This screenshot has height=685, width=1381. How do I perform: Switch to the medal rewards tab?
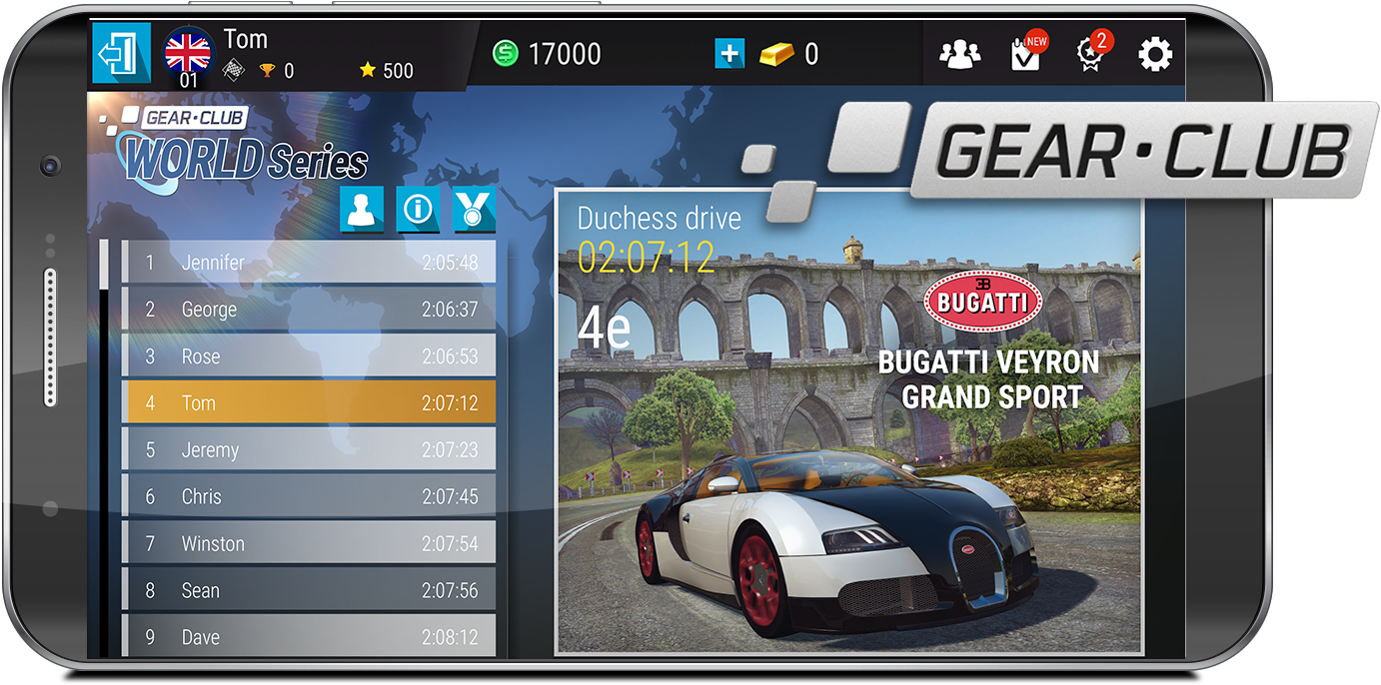[473, 209]
